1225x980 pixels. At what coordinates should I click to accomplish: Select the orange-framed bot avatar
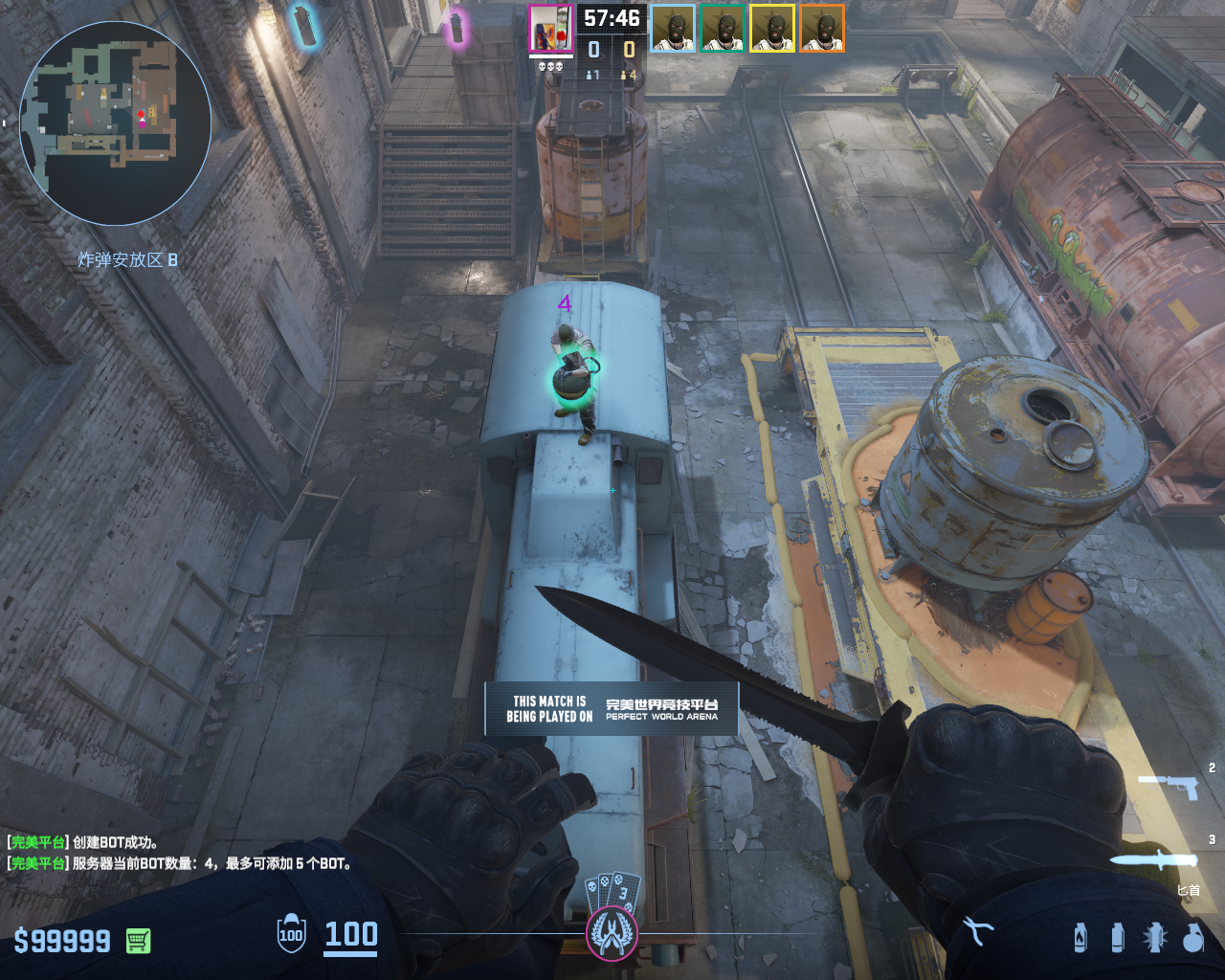point(822,29)
